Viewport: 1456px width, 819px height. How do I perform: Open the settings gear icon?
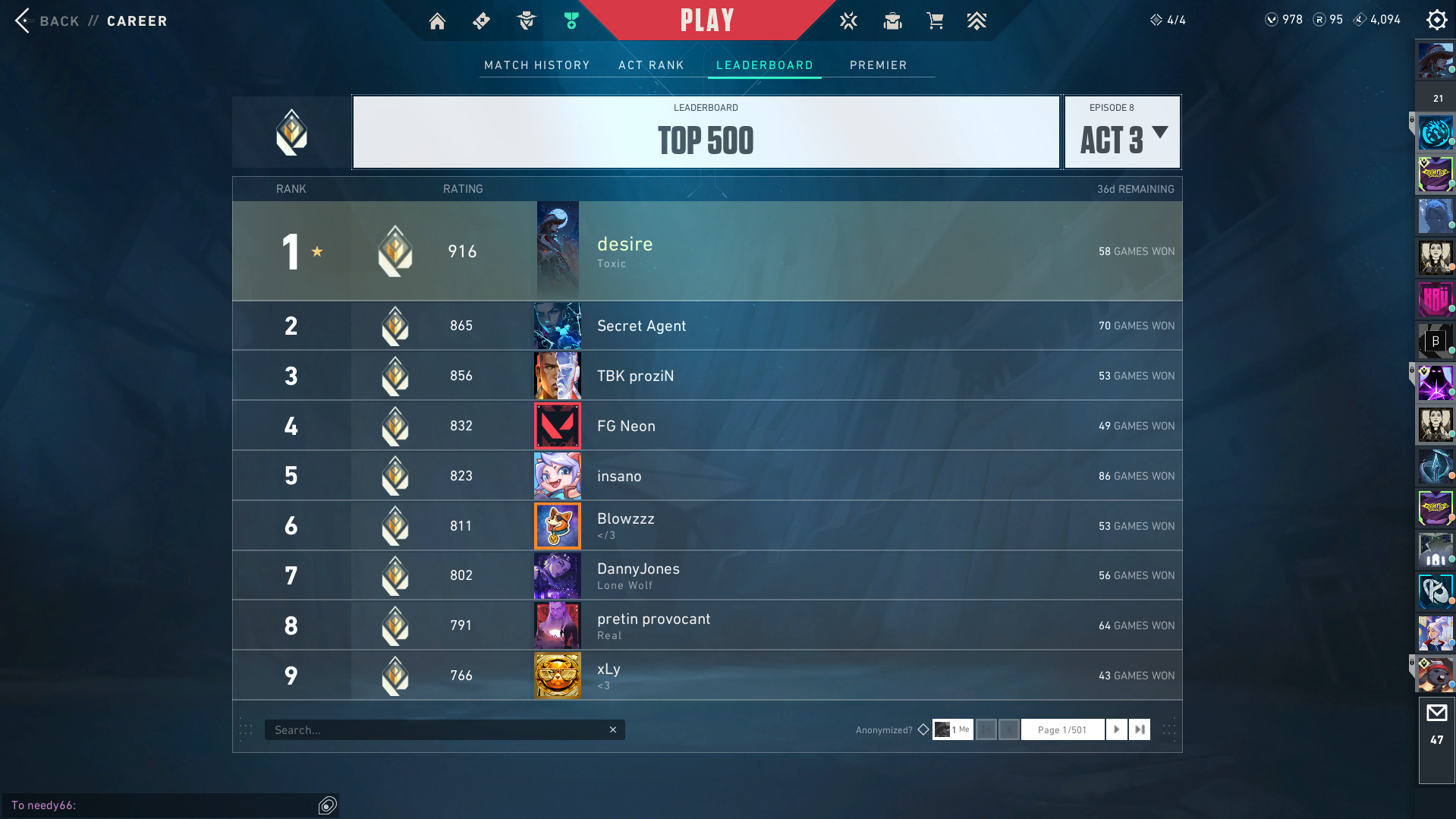point(1436,20)
